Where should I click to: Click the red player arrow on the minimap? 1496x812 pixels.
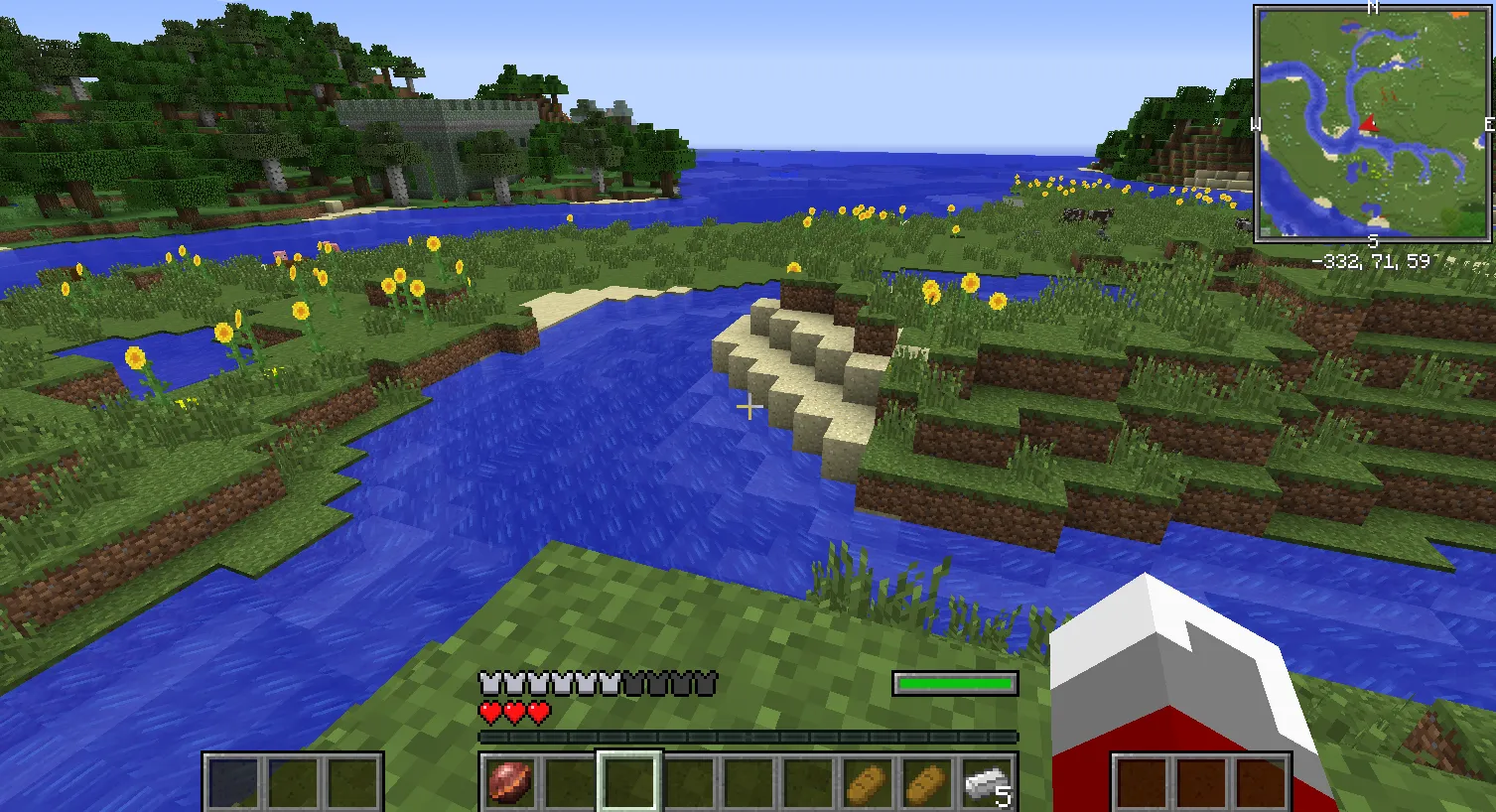point(1371,125)
